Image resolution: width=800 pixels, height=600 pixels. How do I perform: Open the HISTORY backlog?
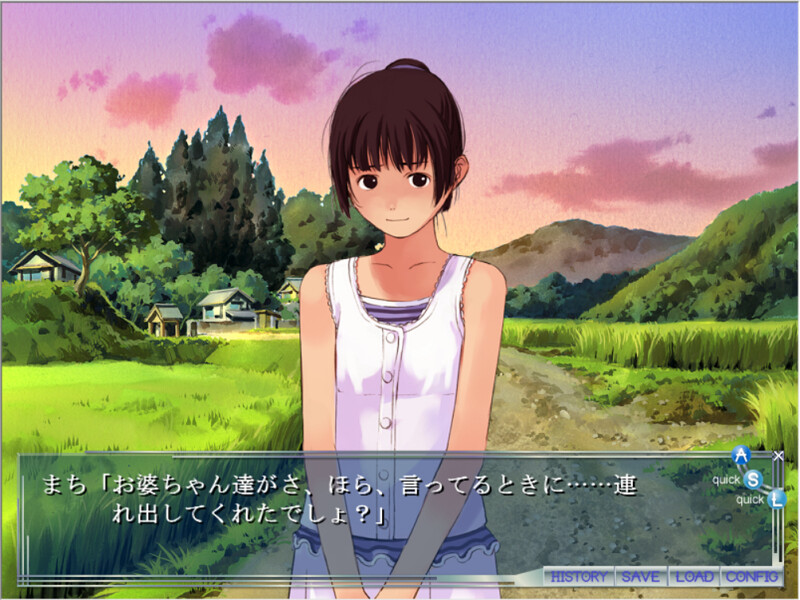click(x=579, y=577)
